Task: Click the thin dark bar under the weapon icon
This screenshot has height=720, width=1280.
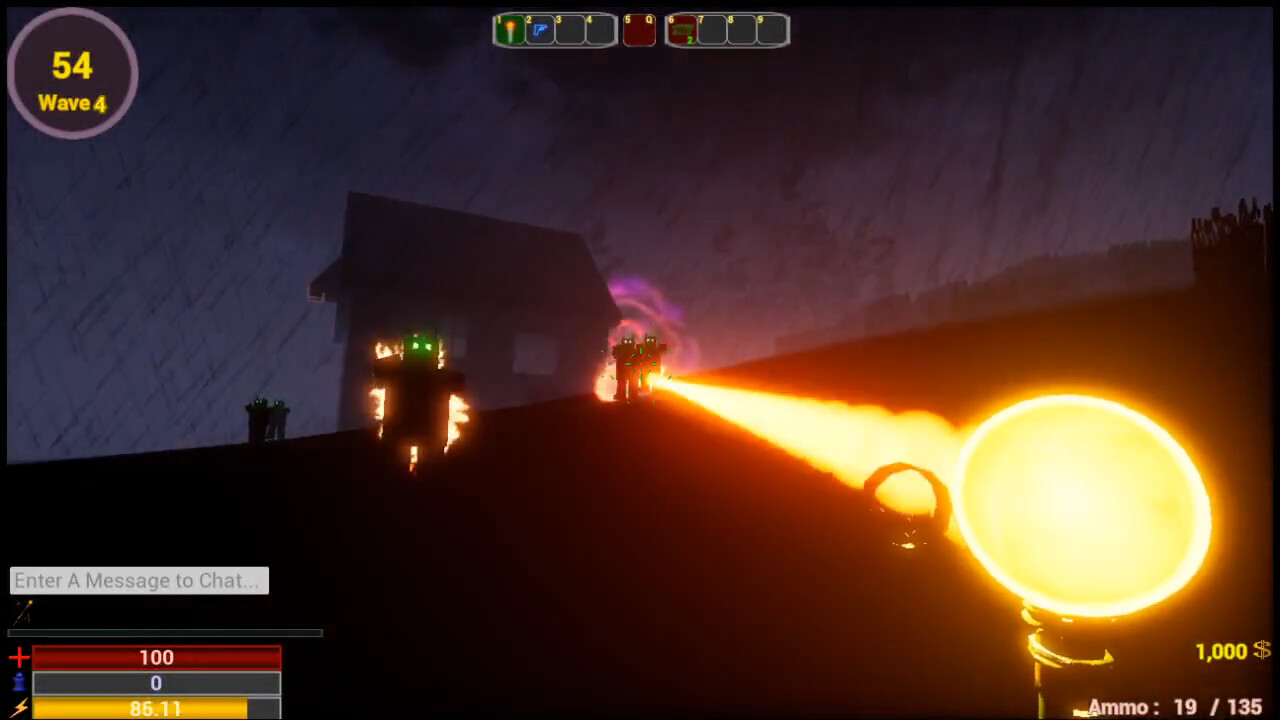Action: point(165,632)
